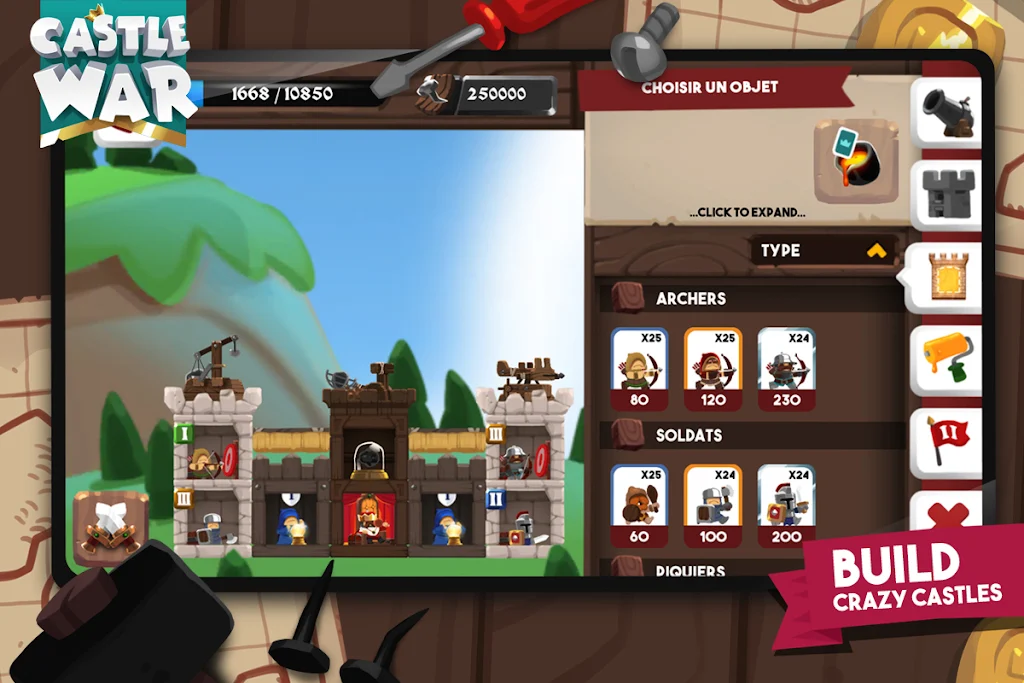1024x683 pixels.
Task: Click the forge card icon
Action: (x=855, y=160)
